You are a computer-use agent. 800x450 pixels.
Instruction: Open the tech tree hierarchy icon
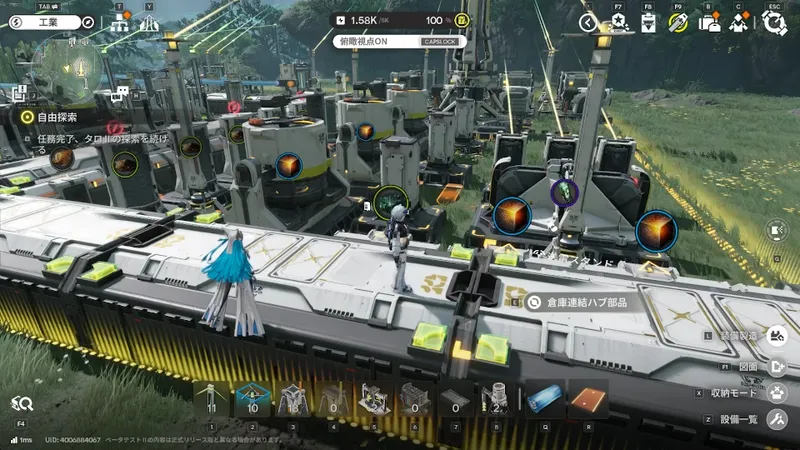point(120,23)
